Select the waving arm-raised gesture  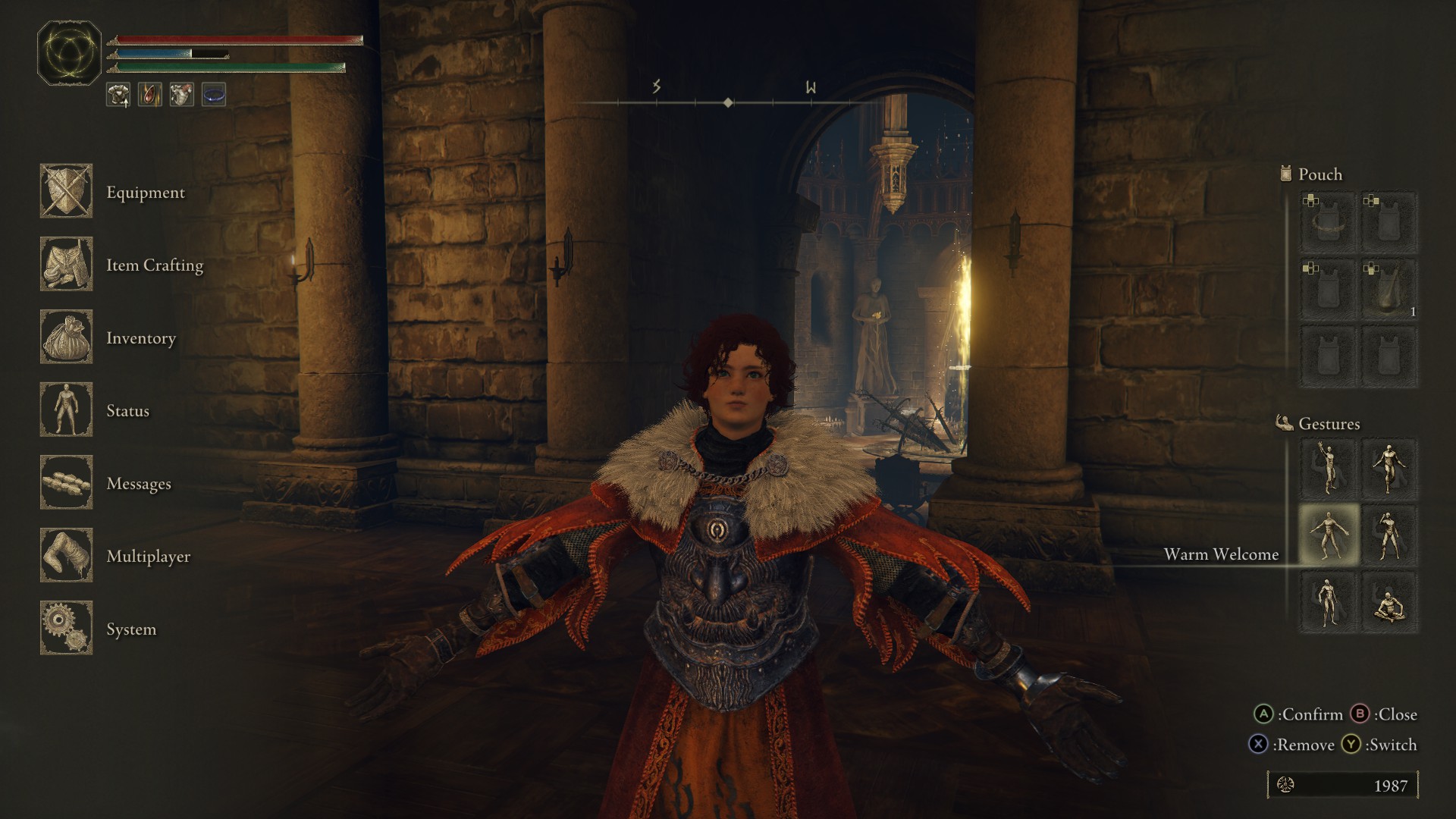(x=1329, y=469)
